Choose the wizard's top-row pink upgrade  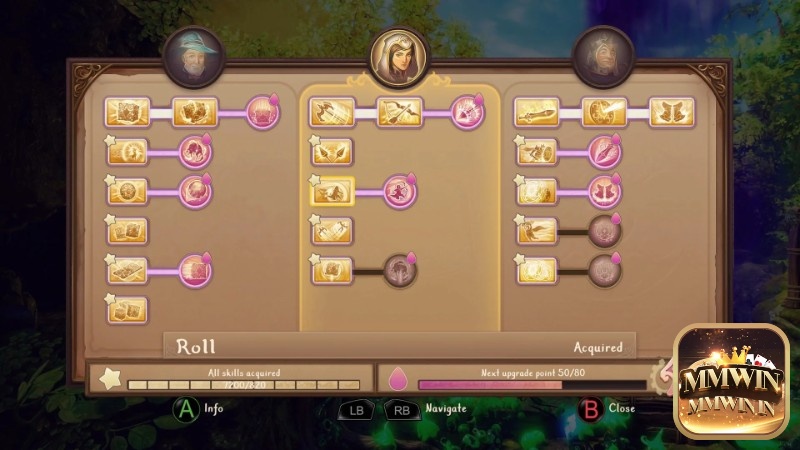coord(263,111)
